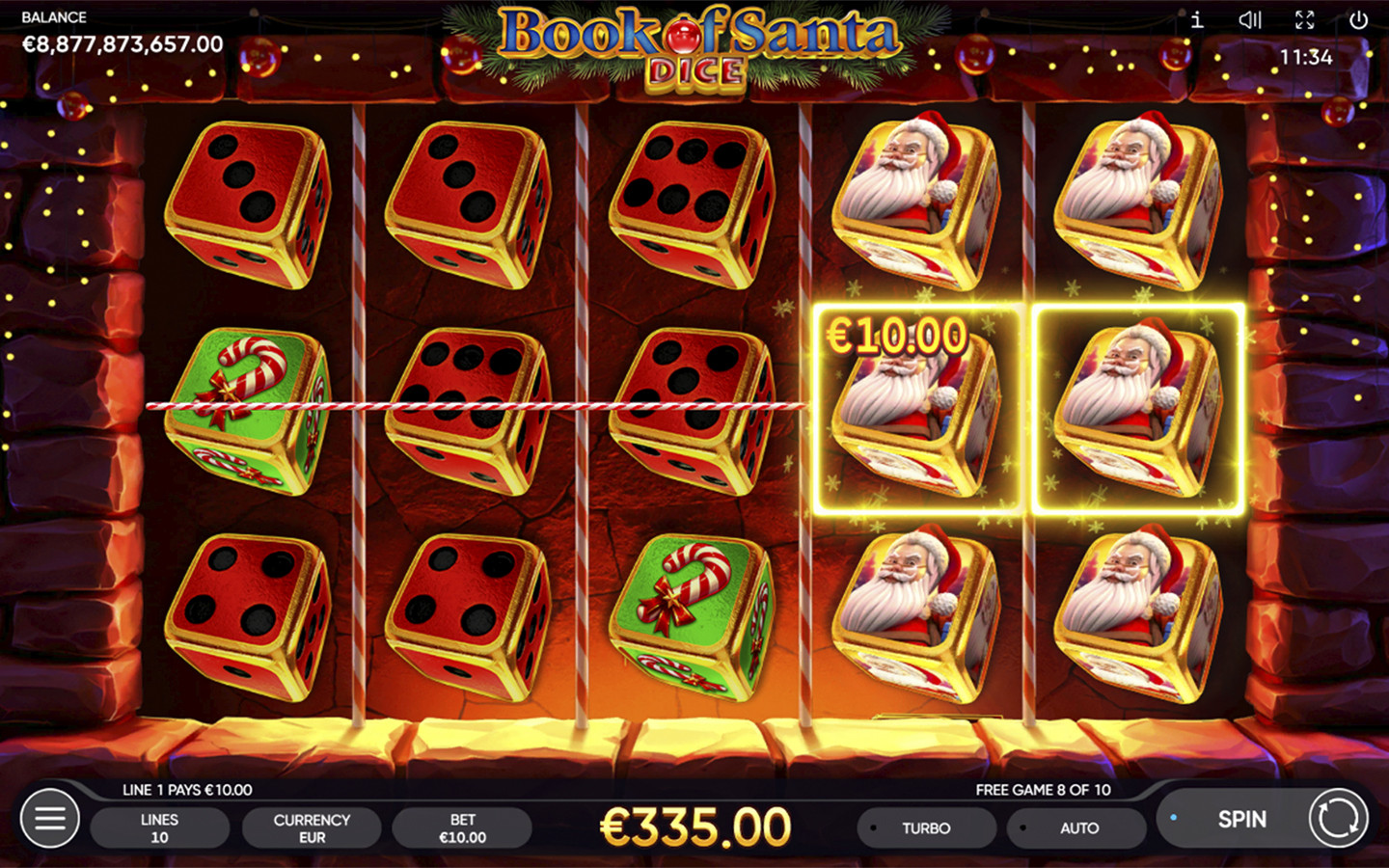Open the Currency EUR selector
Viewport: 1389px width, 868px height.
pyautogui.click(x=312, y=828)
